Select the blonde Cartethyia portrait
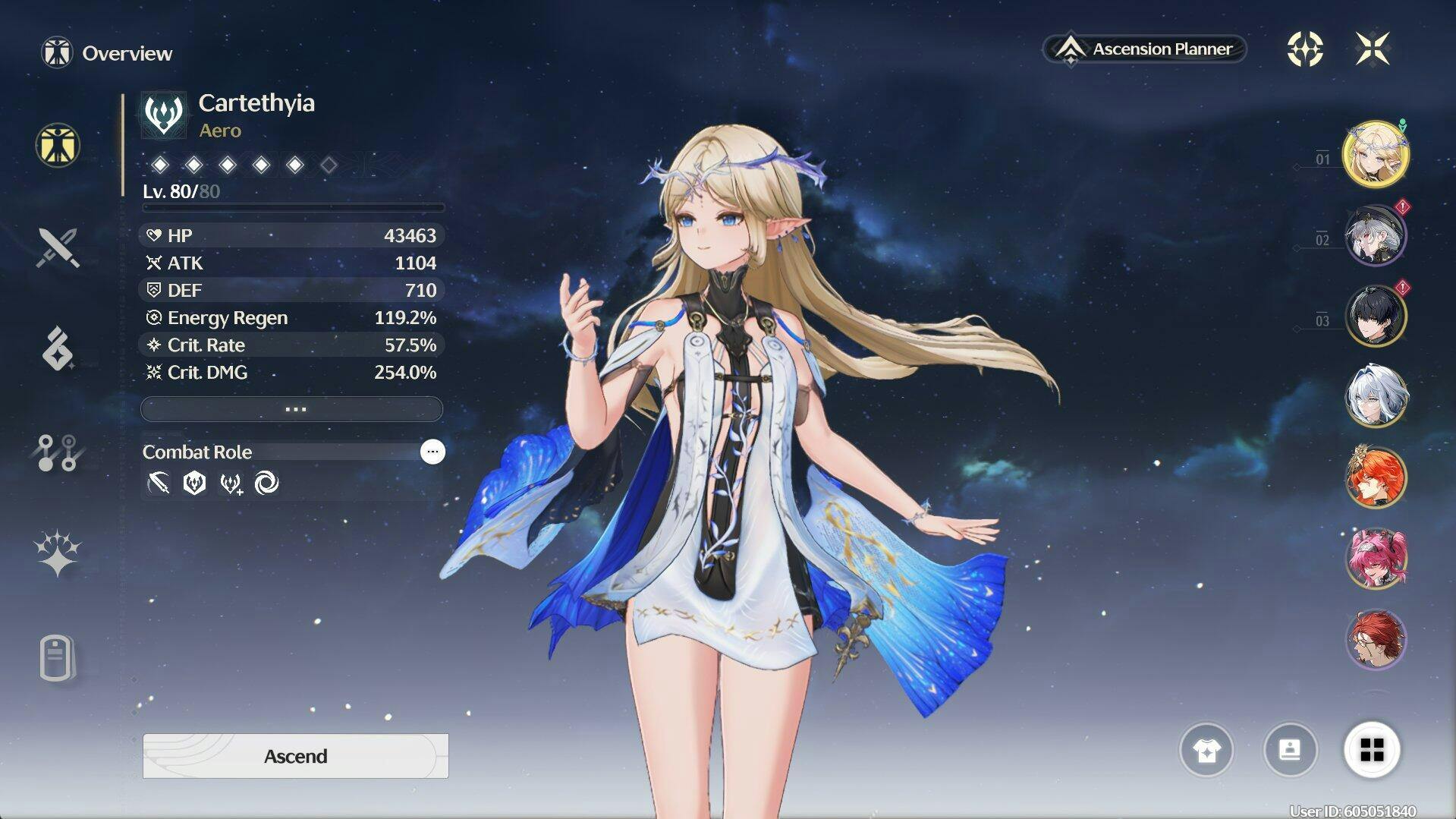The image size is (1456, 819). (x=1375, y=155)
